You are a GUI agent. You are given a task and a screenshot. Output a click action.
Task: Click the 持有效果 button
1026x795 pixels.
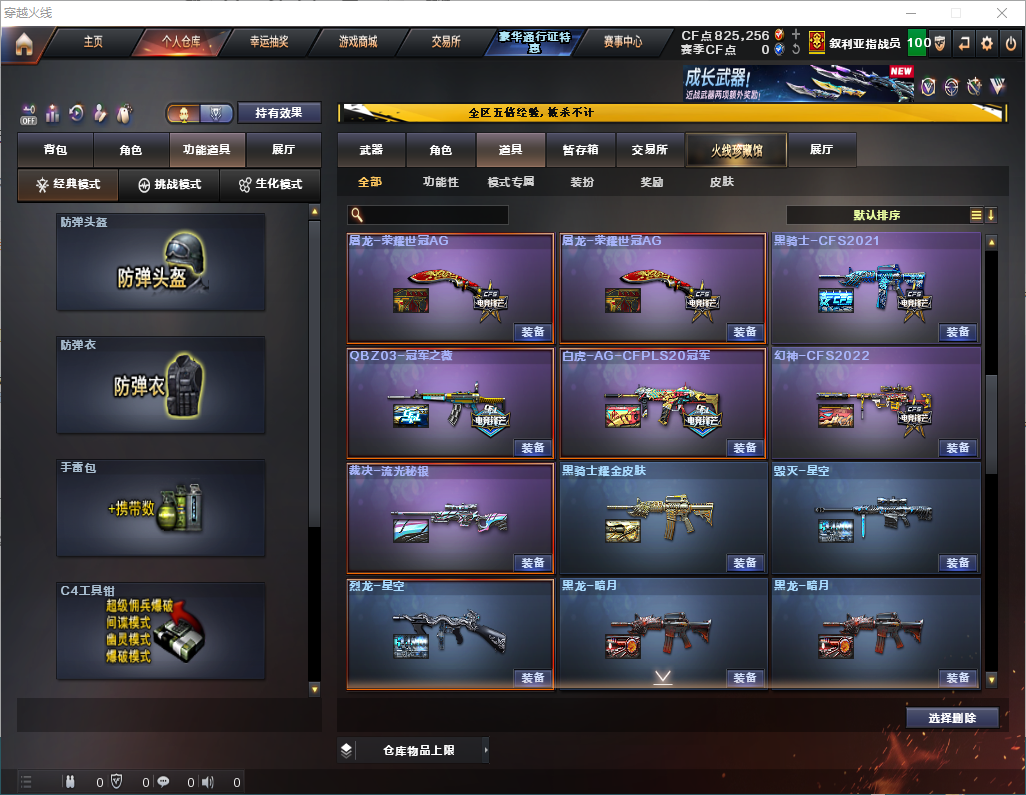pyautogui.click(x=279, y=113)
